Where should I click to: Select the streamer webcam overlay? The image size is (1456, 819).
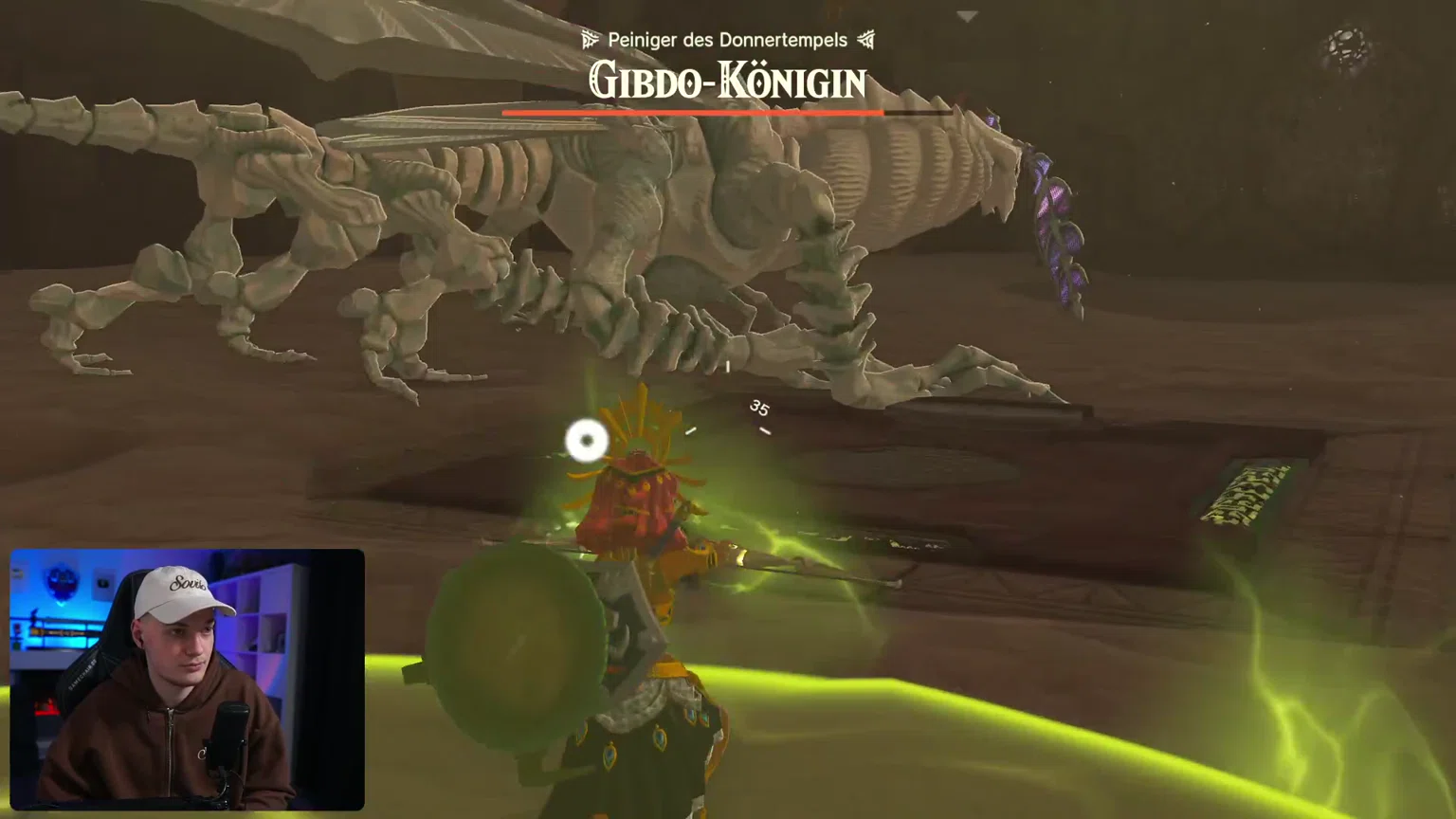click(x=187, y=679)
